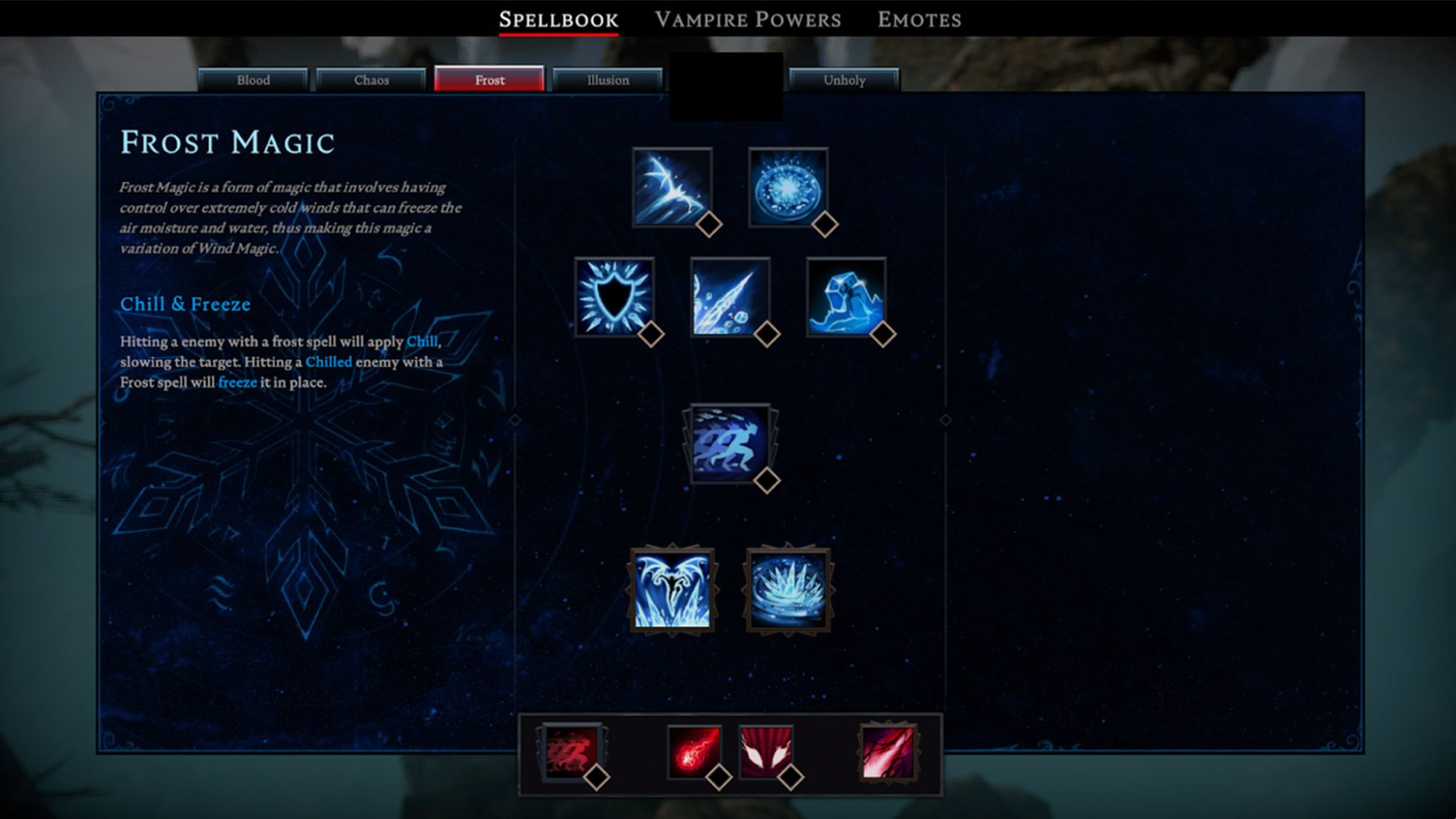Screen dimensions: 1456x819
Task: Select the red fireball ability slot
Action: click(x=695, y=752)
